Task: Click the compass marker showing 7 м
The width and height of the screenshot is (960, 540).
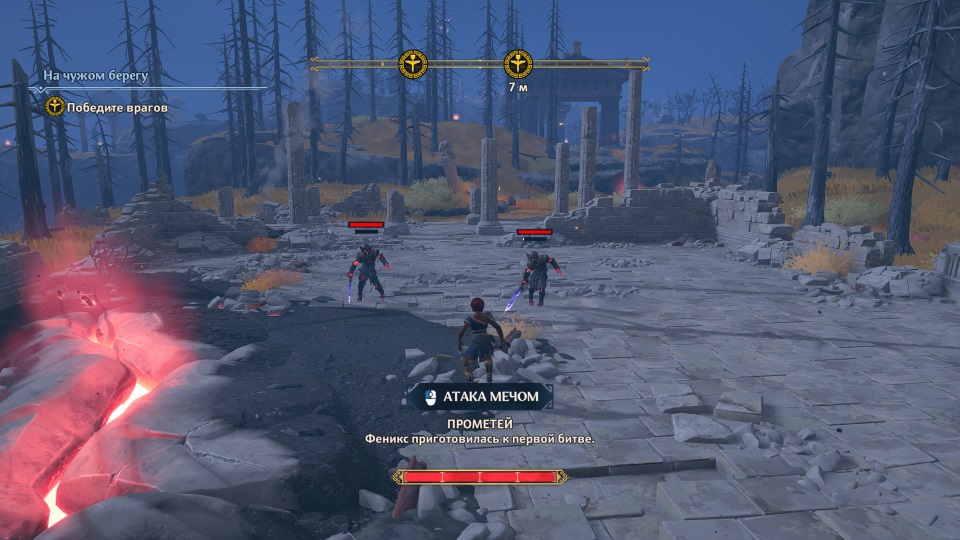Action: pos(517,65)
